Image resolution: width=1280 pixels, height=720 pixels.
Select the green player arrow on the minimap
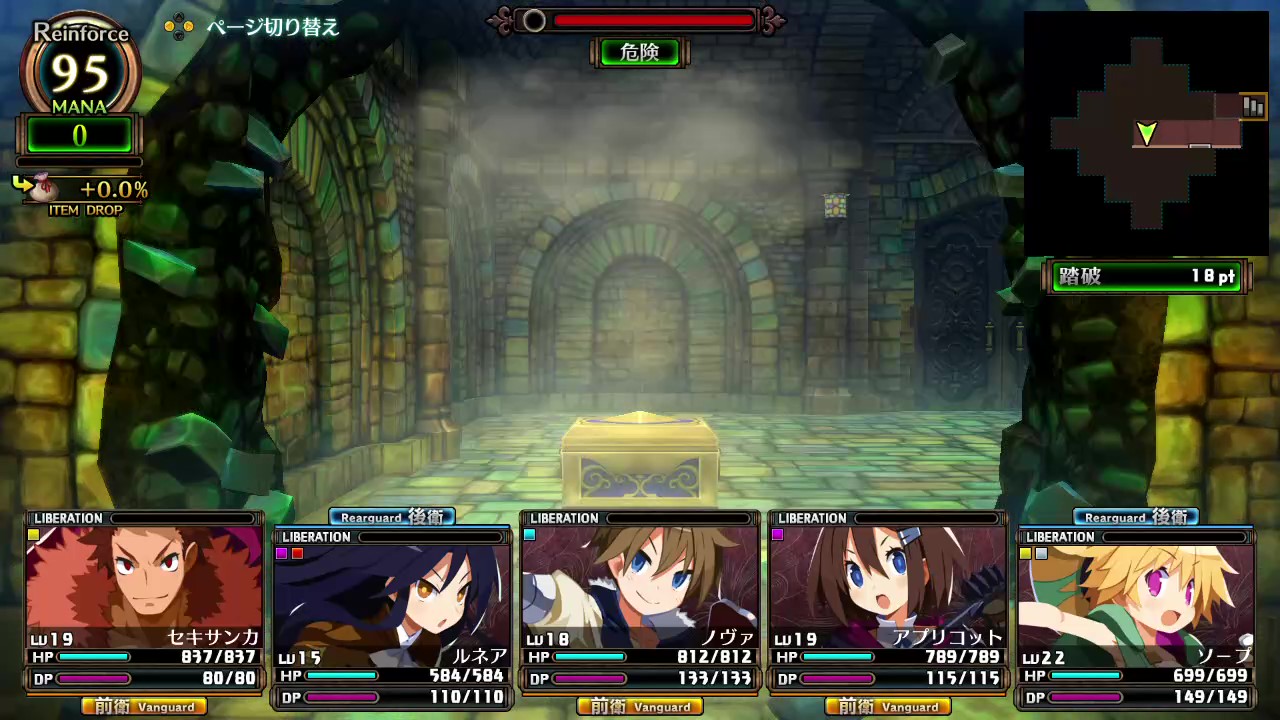[x=1147, y=133]
